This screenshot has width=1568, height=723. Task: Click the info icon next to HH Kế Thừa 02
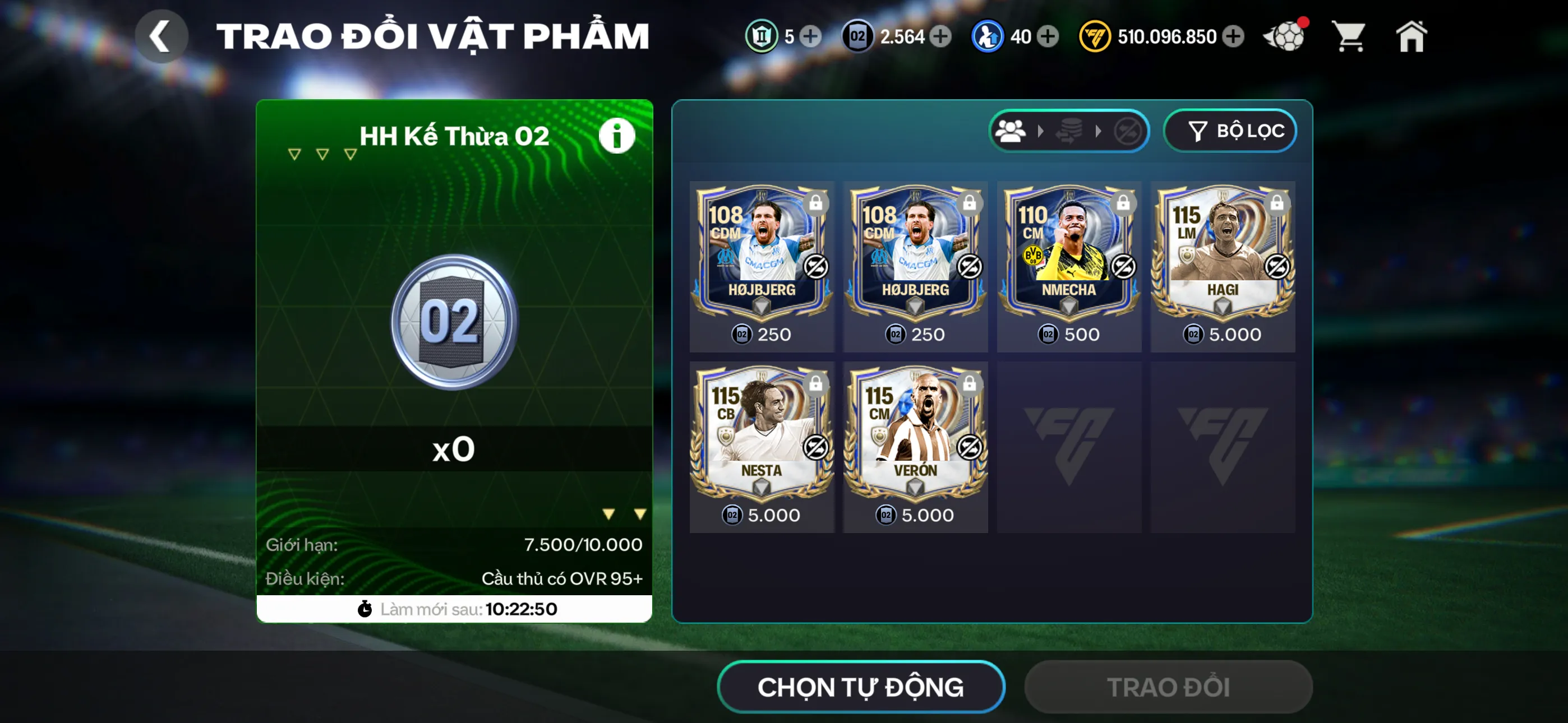[x=617, y=135]
